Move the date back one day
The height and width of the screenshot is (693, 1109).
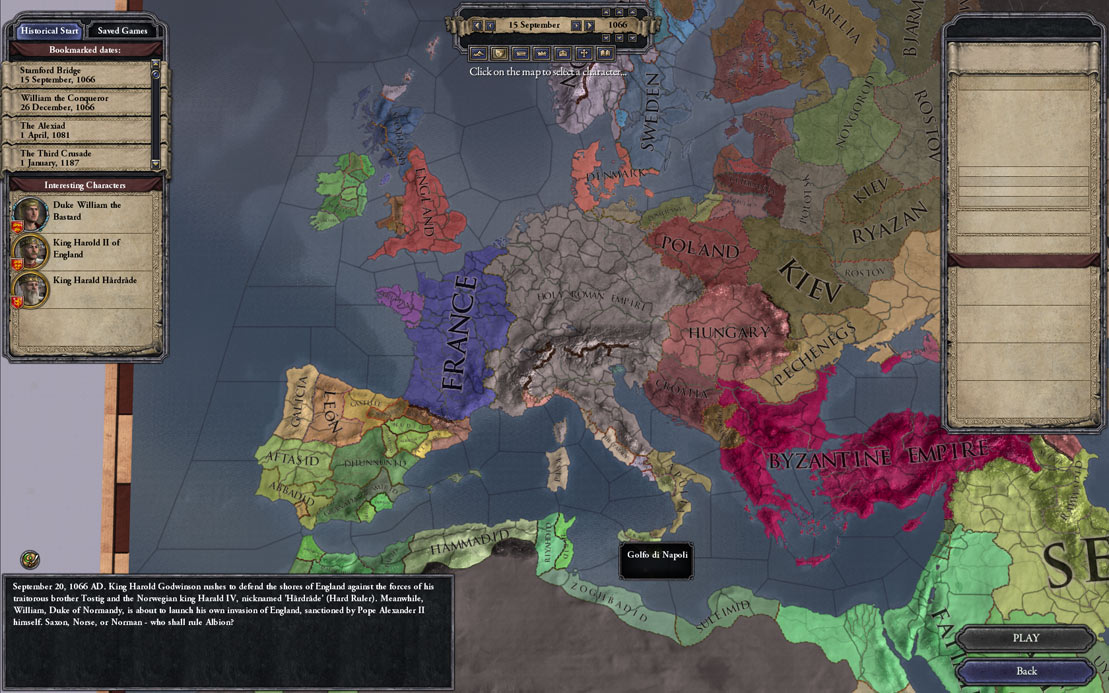pyautogui.click(x=490, y=25)
